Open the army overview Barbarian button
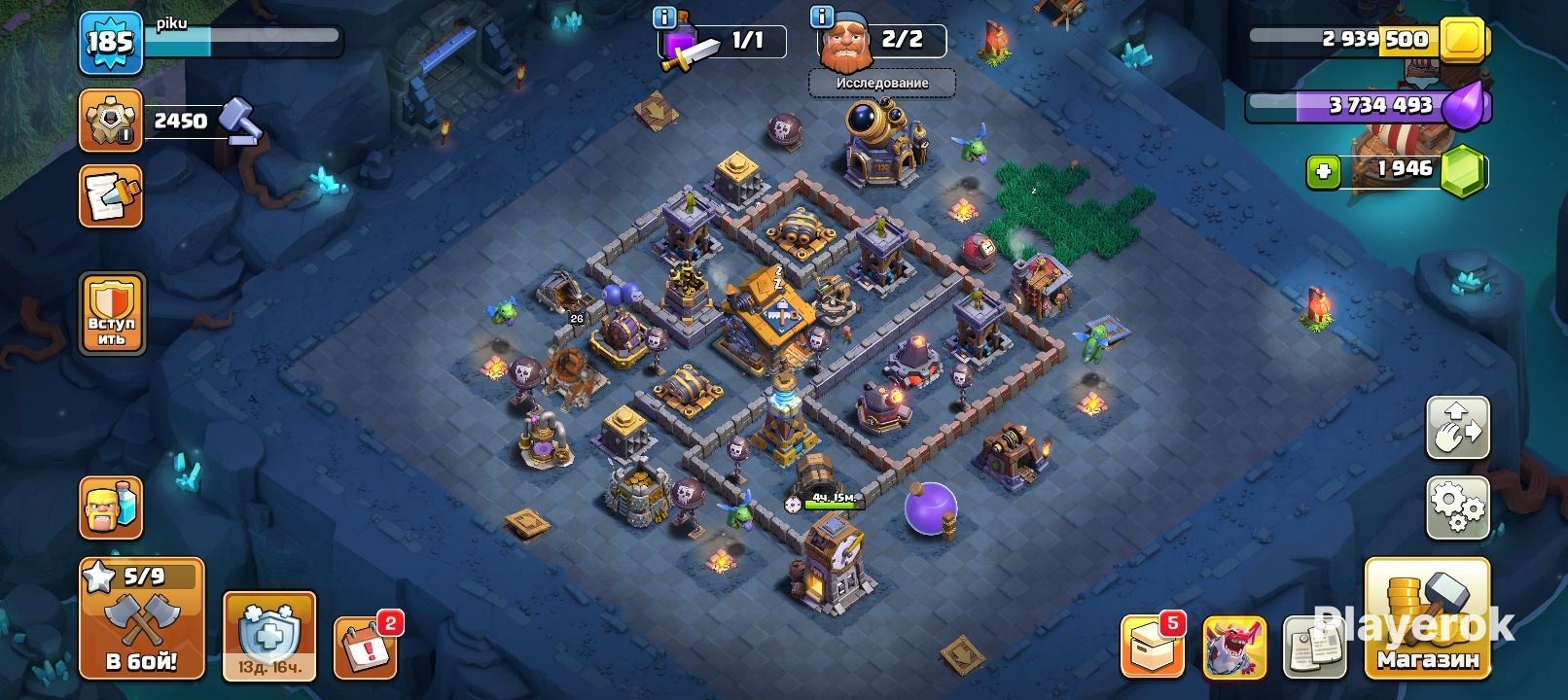The width and height of the screenshot is (1568, 700). (110, 507)
